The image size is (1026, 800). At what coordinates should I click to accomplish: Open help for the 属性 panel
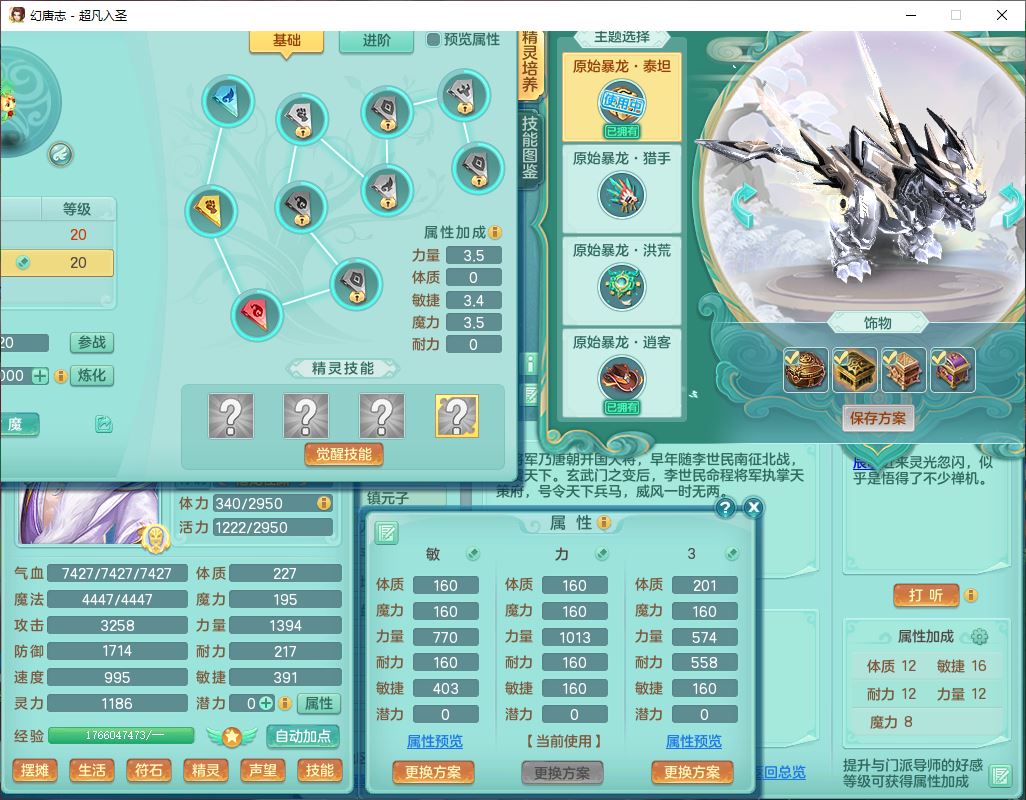point(726,508)
